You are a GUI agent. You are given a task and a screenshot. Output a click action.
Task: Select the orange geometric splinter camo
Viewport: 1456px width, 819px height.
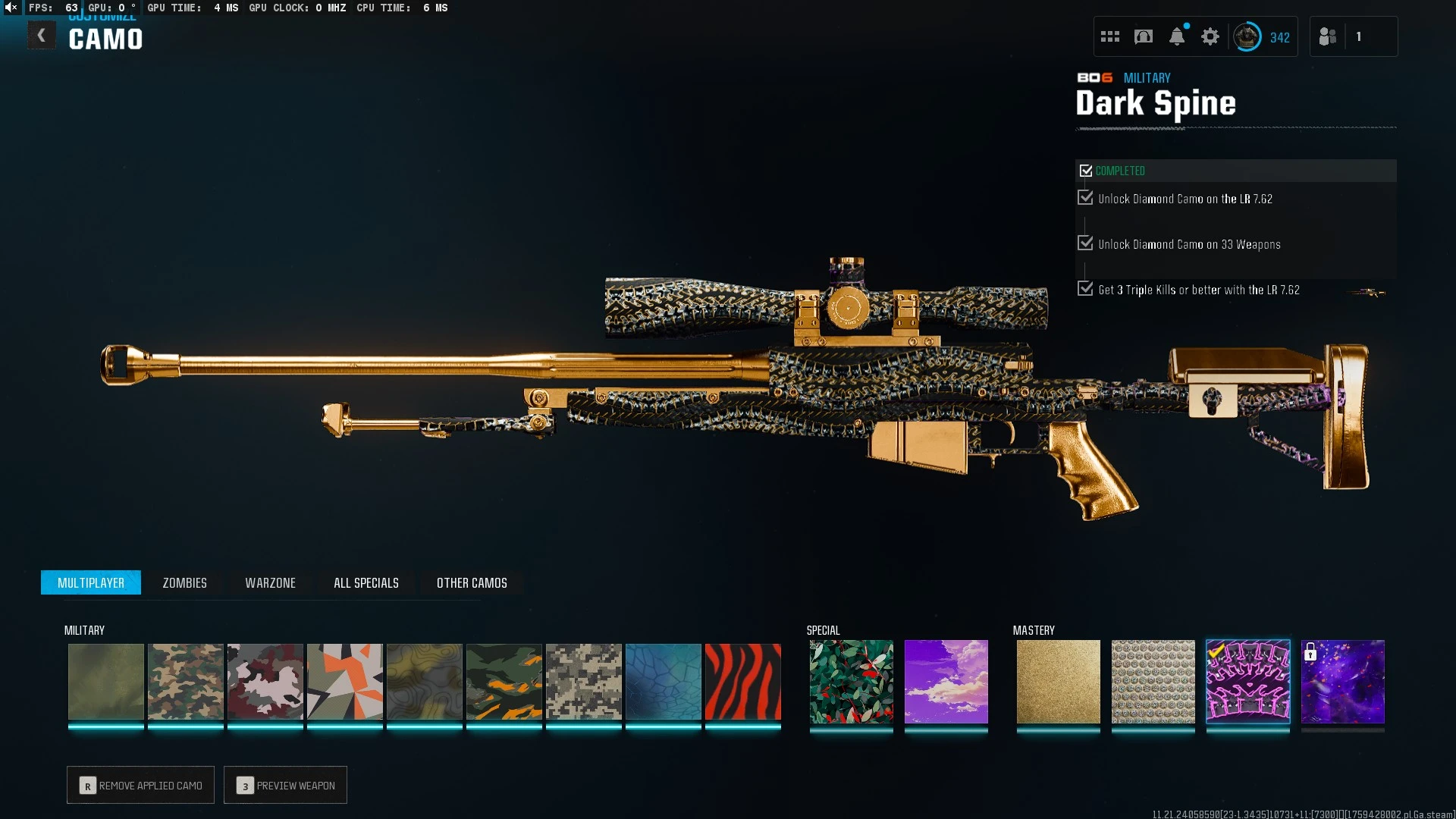coord(344,682)
